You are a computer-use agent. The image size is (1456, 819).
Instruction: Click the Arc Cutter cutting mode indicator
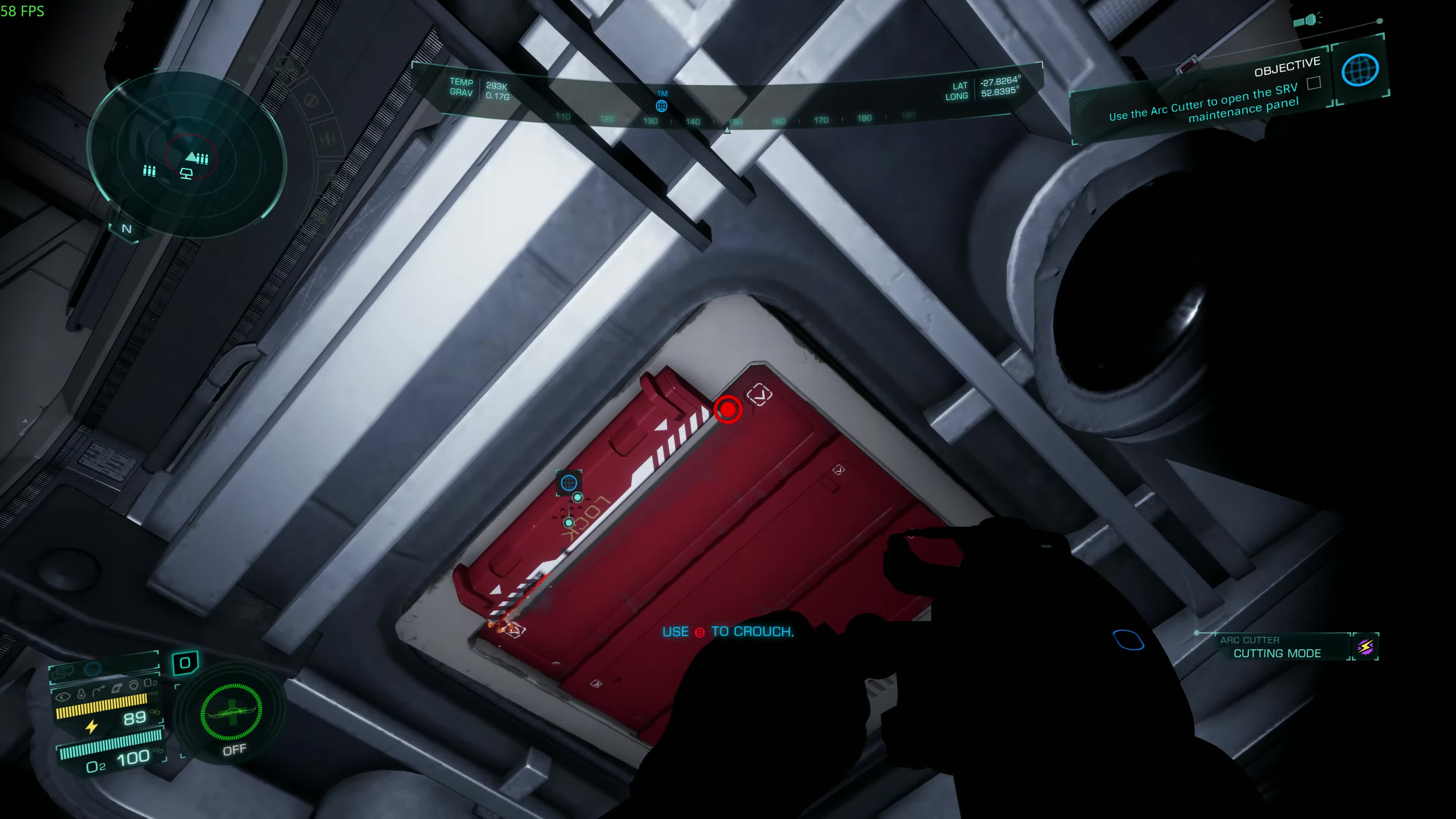pyautogui.click(x=1277, y=648)
